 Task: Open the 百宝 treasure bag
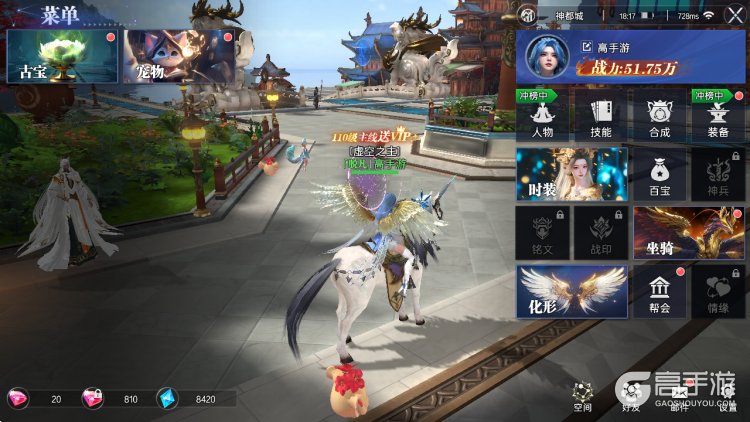[x=659, y=174]
